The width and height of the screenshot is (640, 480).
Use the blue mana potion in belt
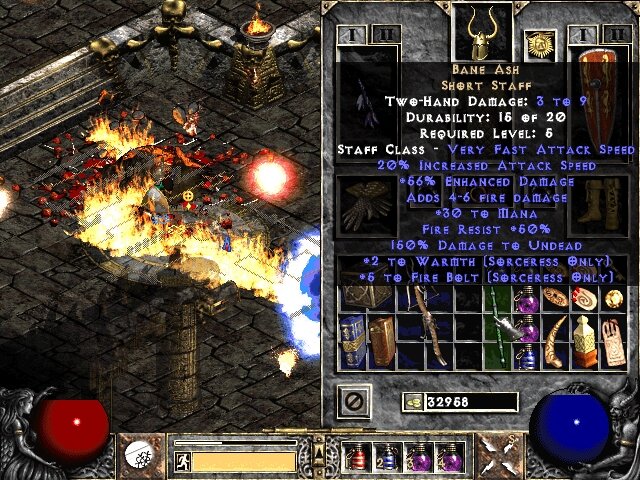(x=385, y=457)
